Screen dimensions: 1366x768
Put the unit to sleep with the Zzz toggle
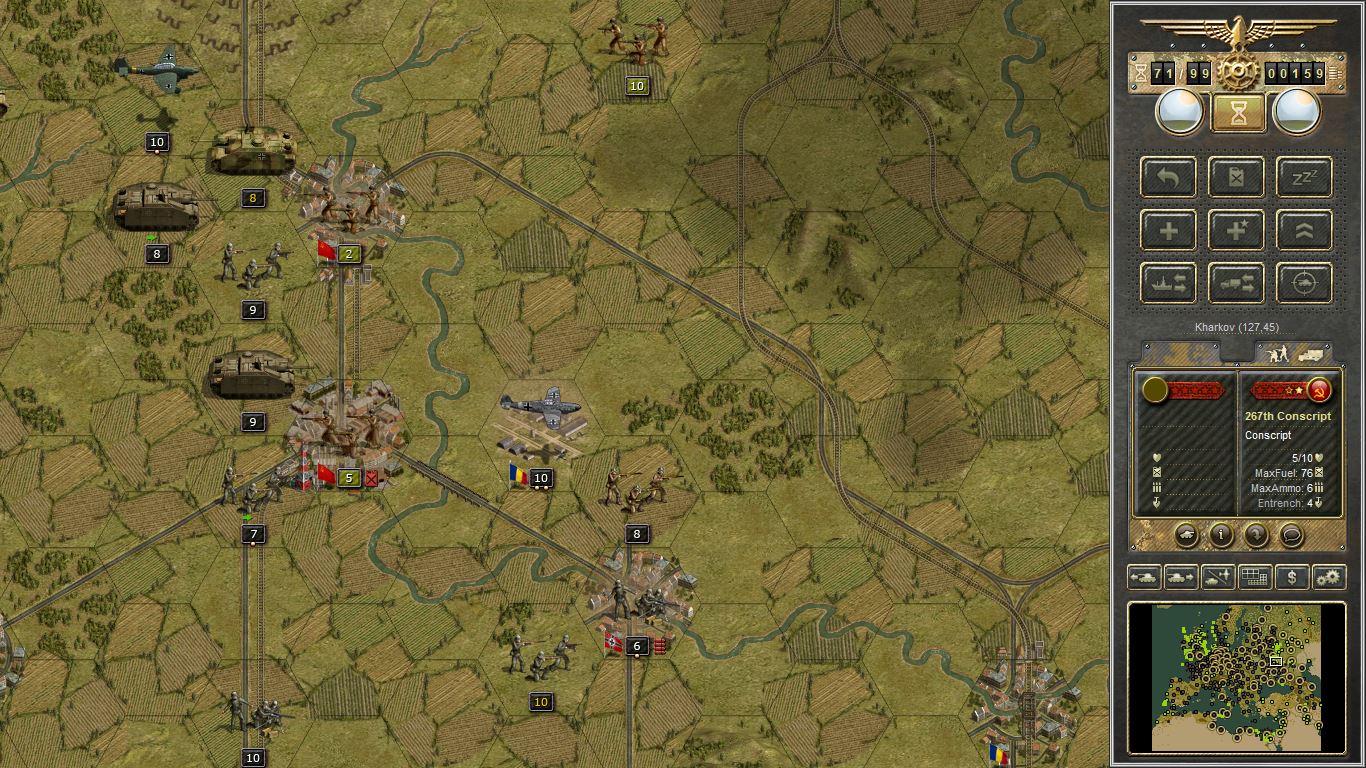click(x=1303, y=176)
